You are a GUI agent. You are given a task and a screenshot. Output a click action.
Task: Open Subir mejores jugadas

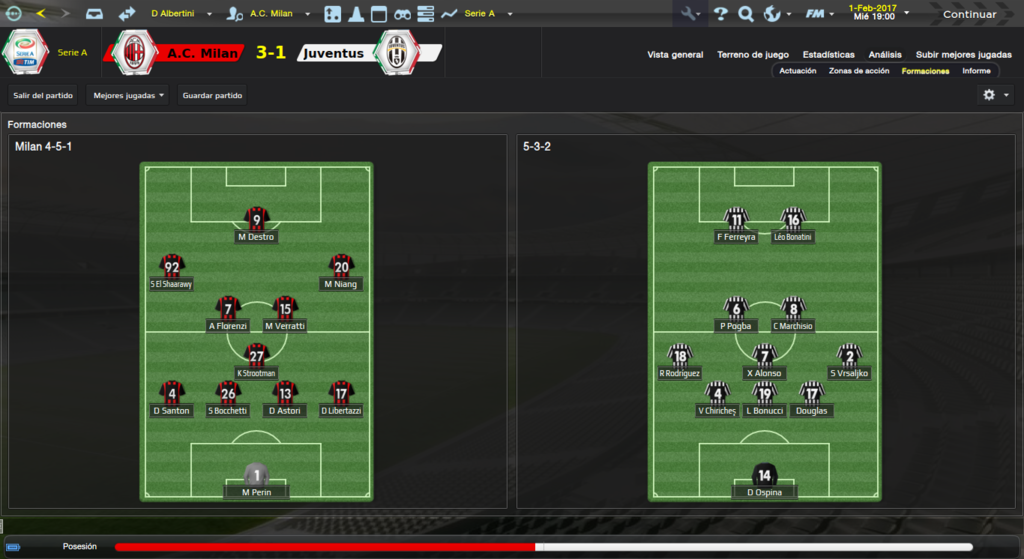pos(963,55)
